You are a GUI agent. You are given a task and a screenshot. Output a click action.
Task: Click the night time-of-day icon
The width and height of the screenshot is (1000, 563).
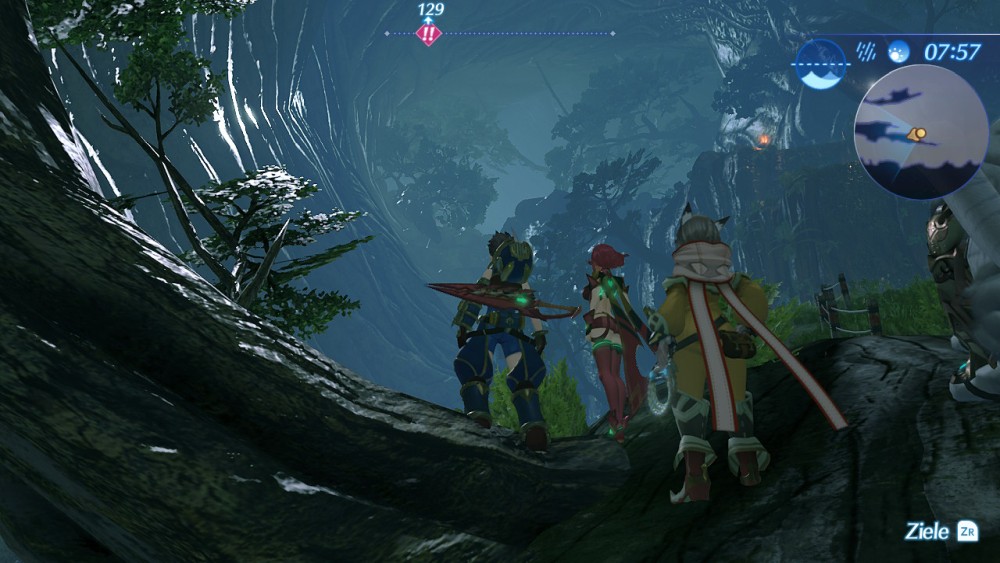click(898, 50)
